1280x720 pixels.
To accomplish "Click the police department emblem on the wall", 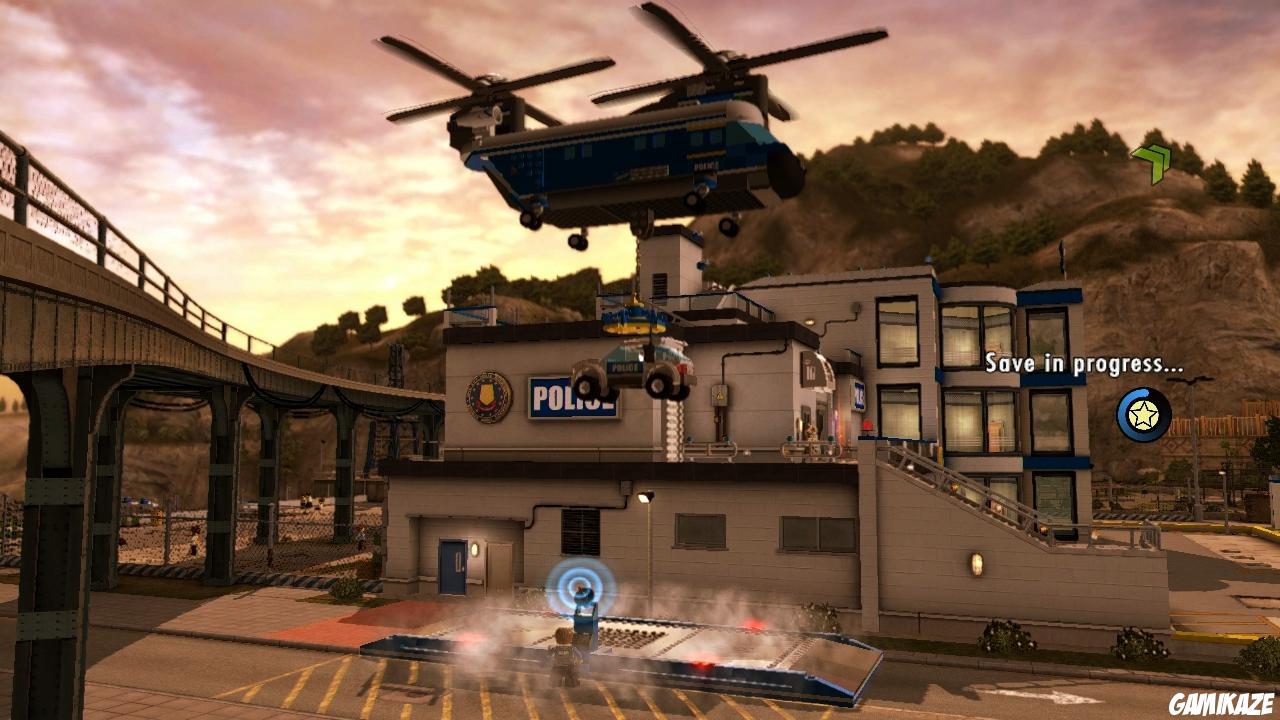I will click(x=489, y=397).
